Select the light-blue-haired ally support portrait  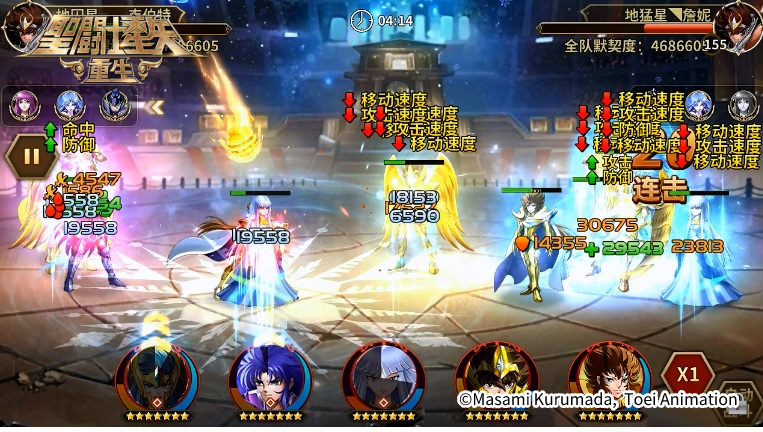click(x=69, y=104)
